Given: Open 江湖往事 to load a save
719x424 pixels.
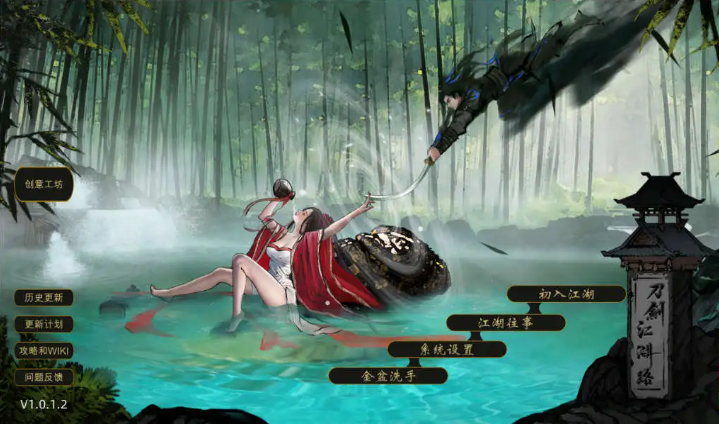Looking at the screenshot, I should click(506, 322).
